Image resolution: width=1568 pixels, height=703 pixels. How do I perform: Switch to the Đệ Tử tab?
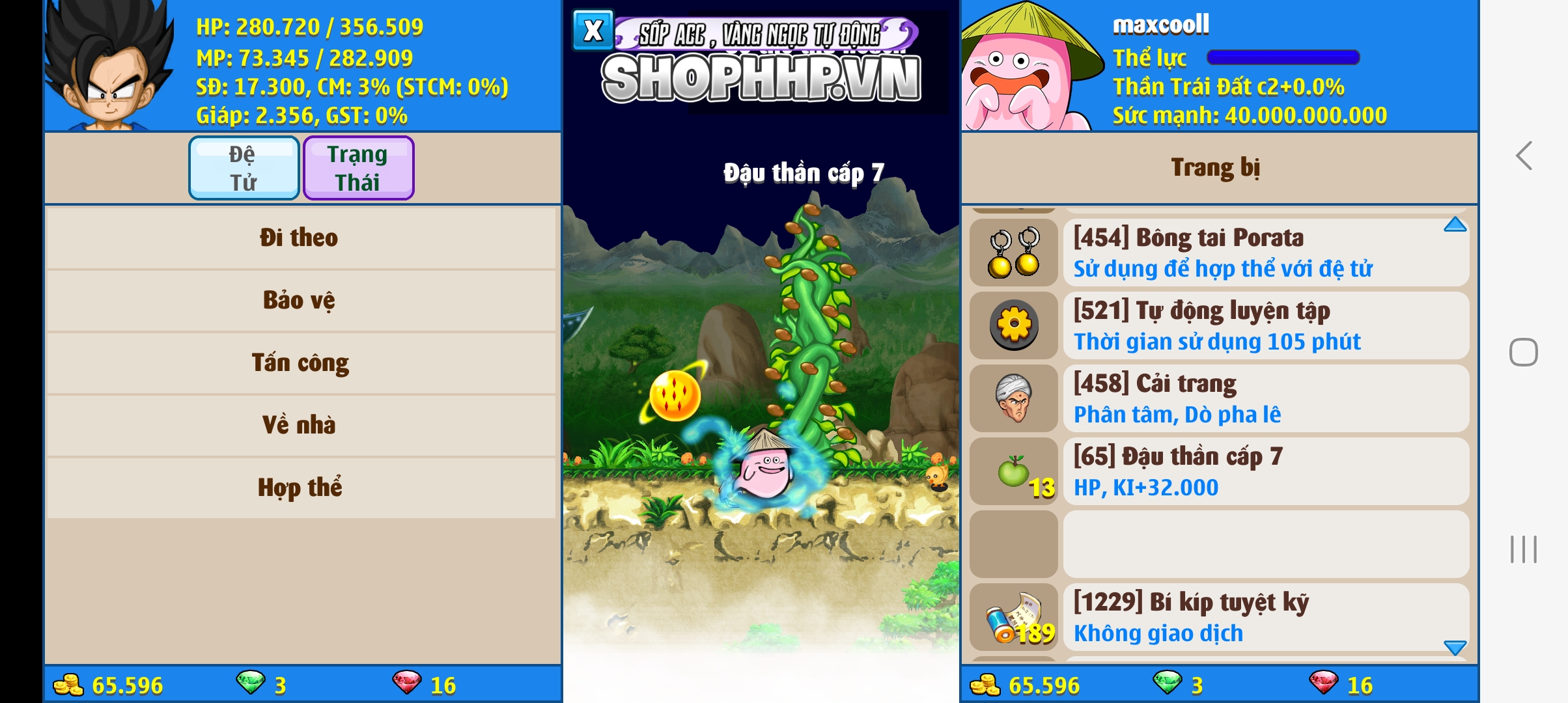(244, 167)
